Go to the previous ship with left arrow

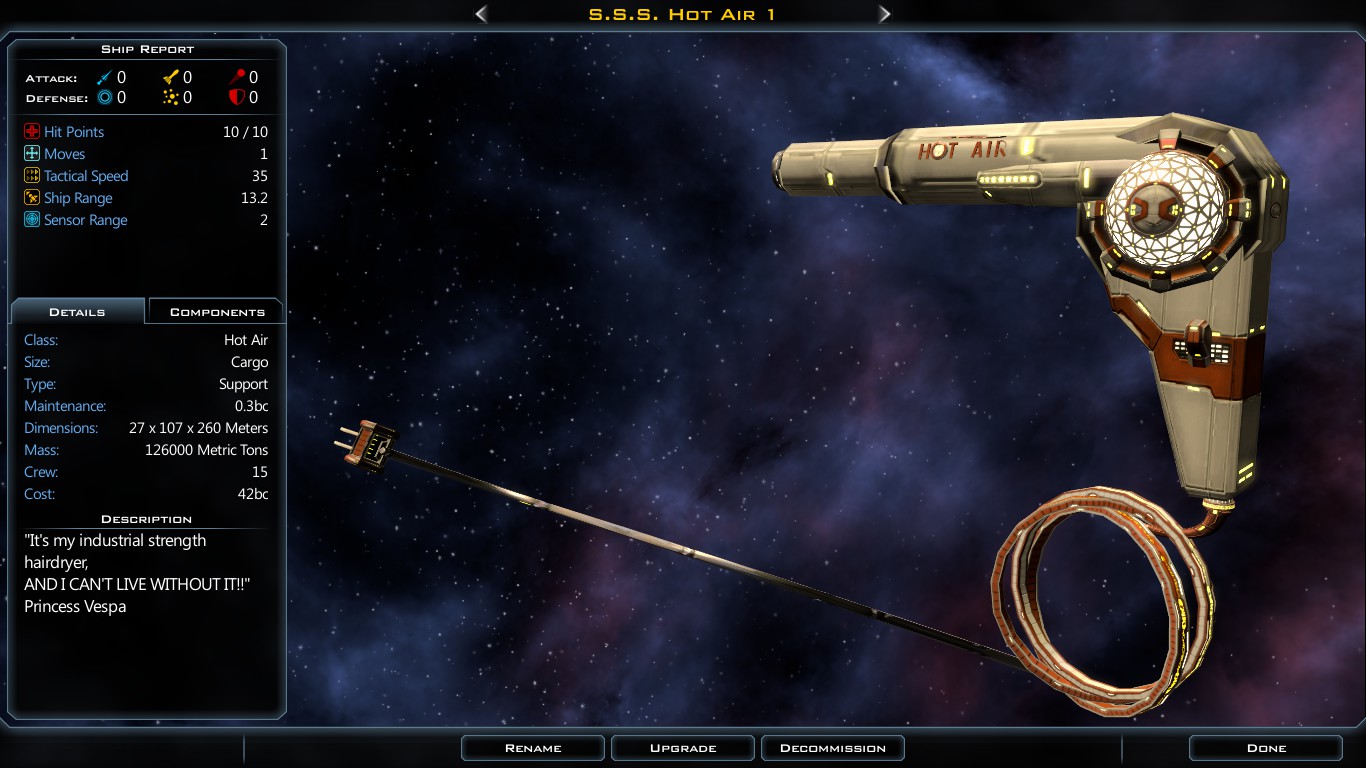(481, 14)
